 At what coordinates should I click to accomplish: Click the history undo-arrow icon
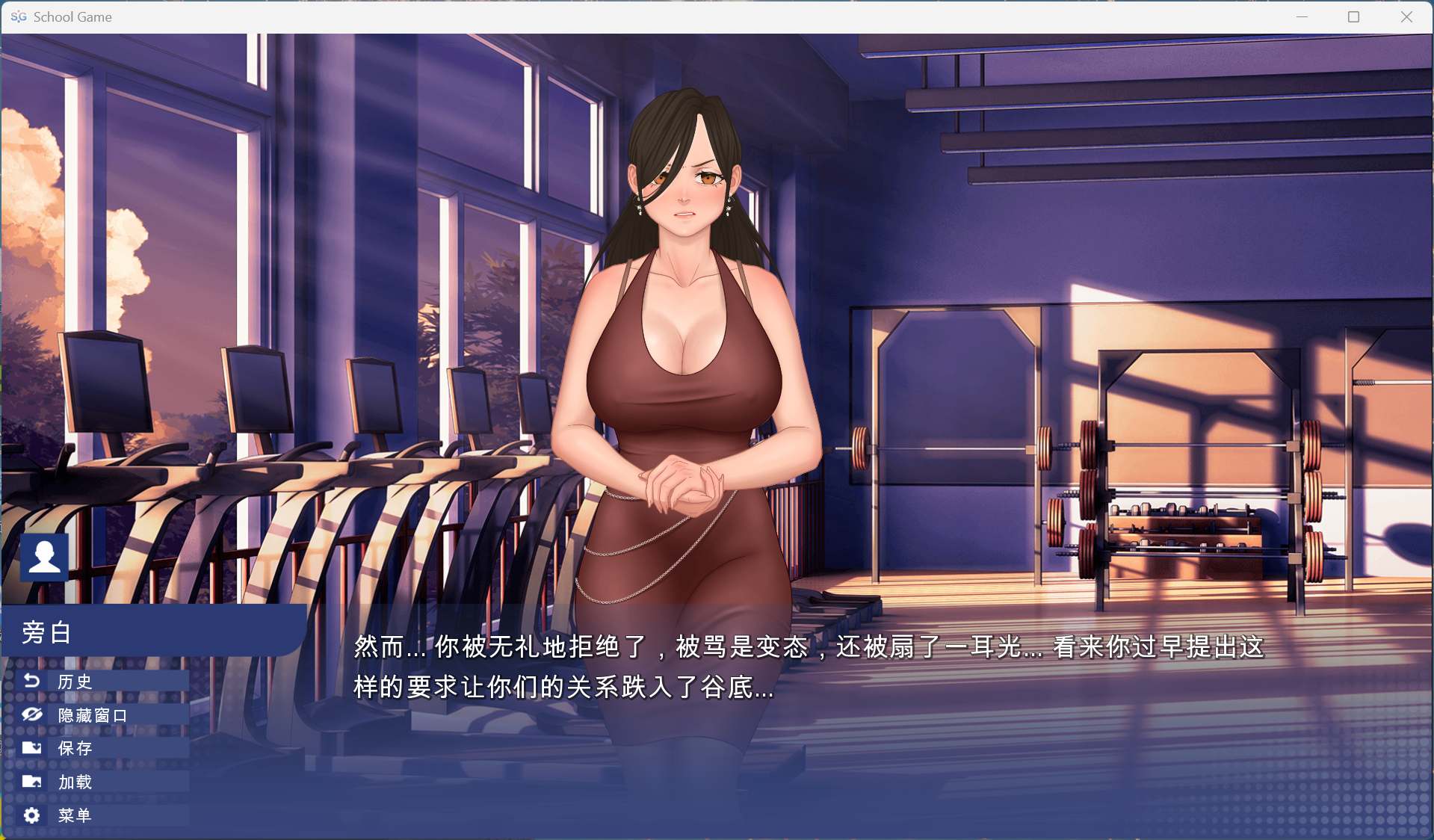coord(31,681)
